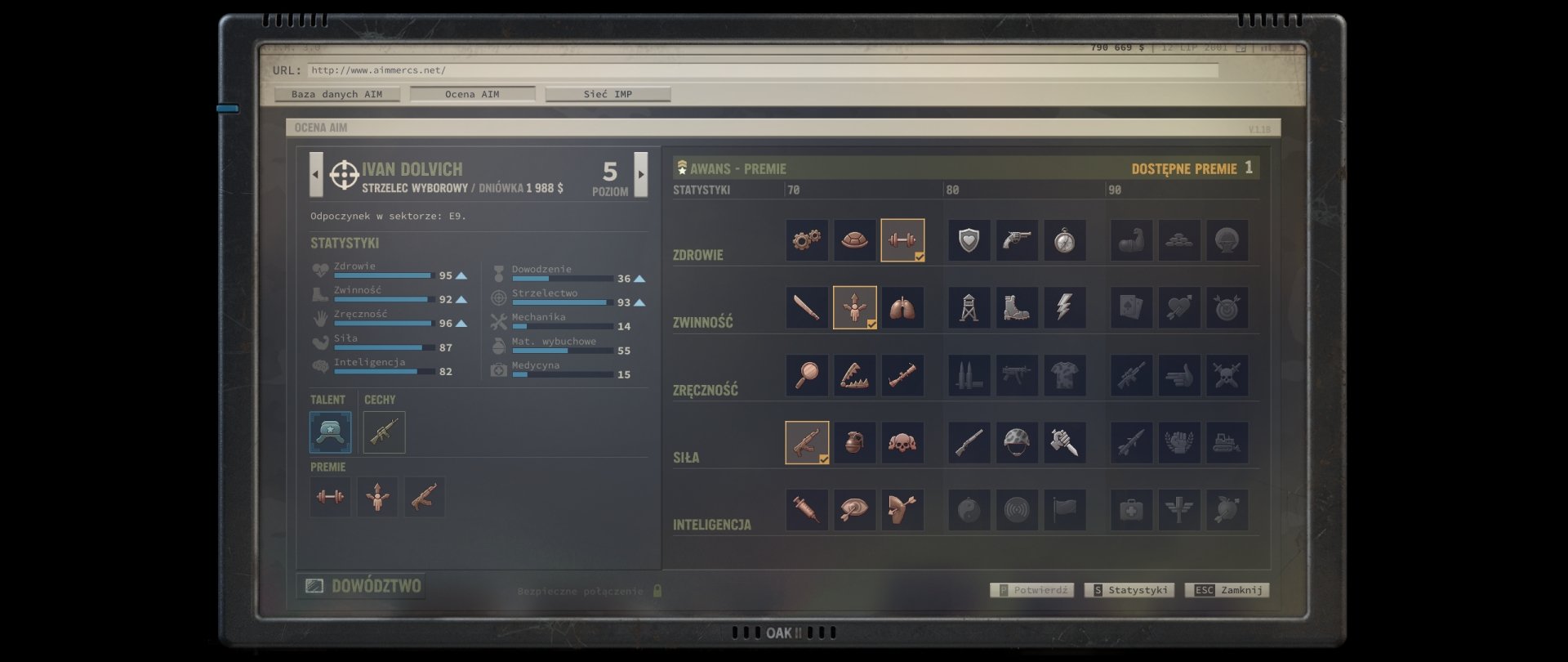Close the panel with the Zamknij button
The height and width of the screenshot is (662, 1568).
pos(1227,588)
